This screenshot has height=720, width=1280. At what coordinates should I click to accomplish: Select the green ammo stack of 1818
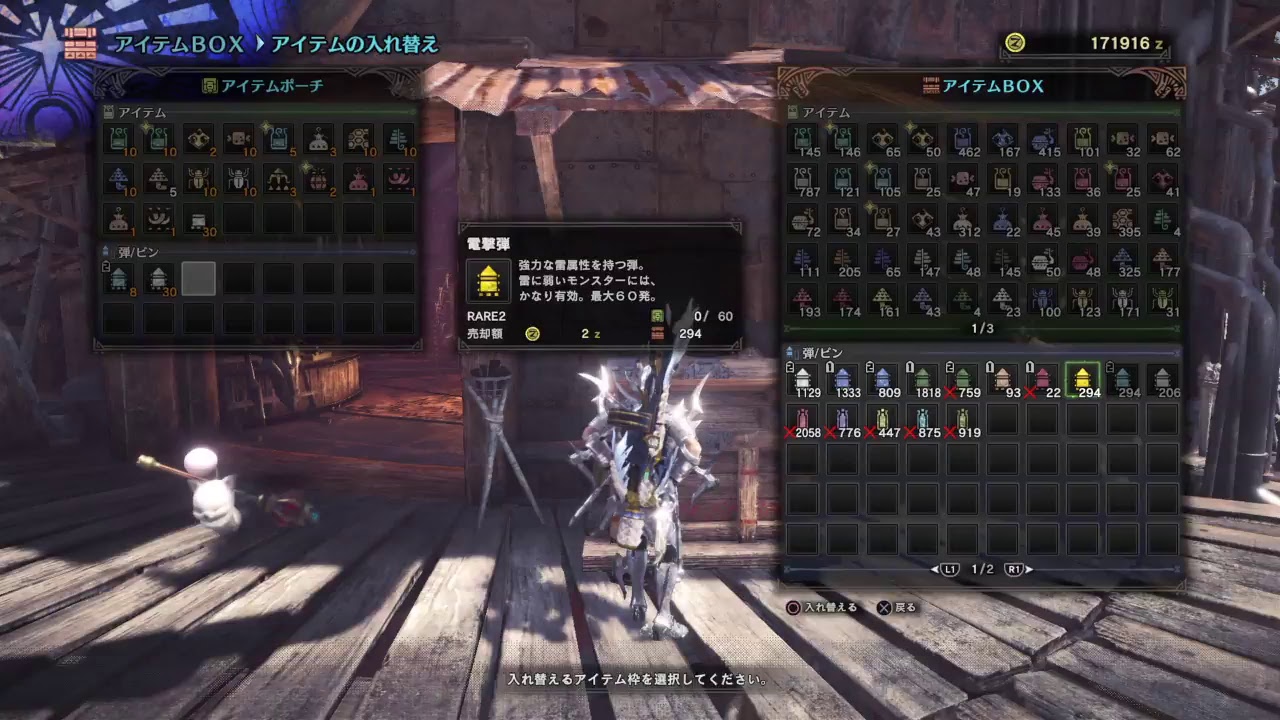coord(922,380)
